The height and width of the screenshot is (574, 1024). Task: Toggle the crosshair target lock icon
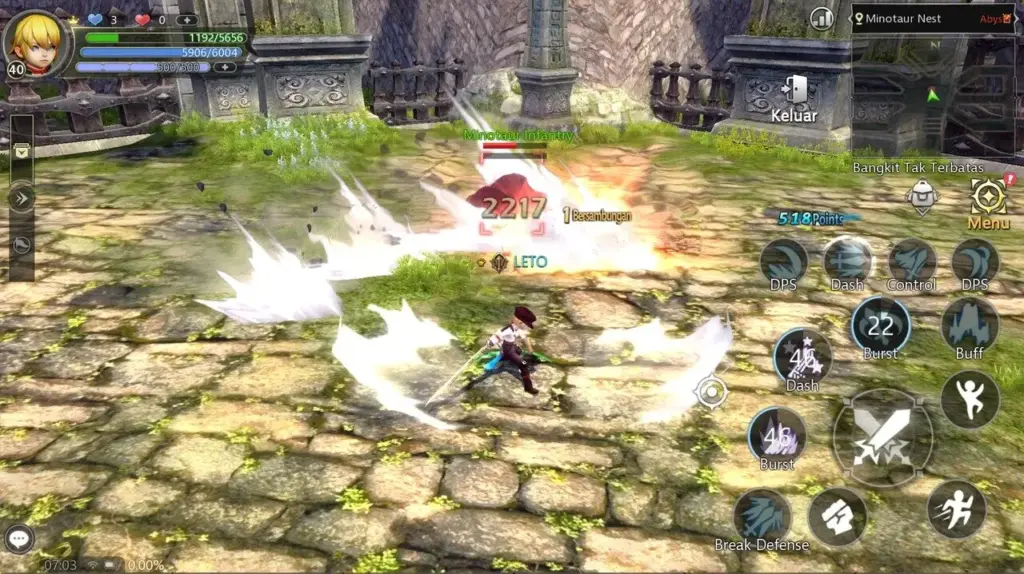(711, 392)
